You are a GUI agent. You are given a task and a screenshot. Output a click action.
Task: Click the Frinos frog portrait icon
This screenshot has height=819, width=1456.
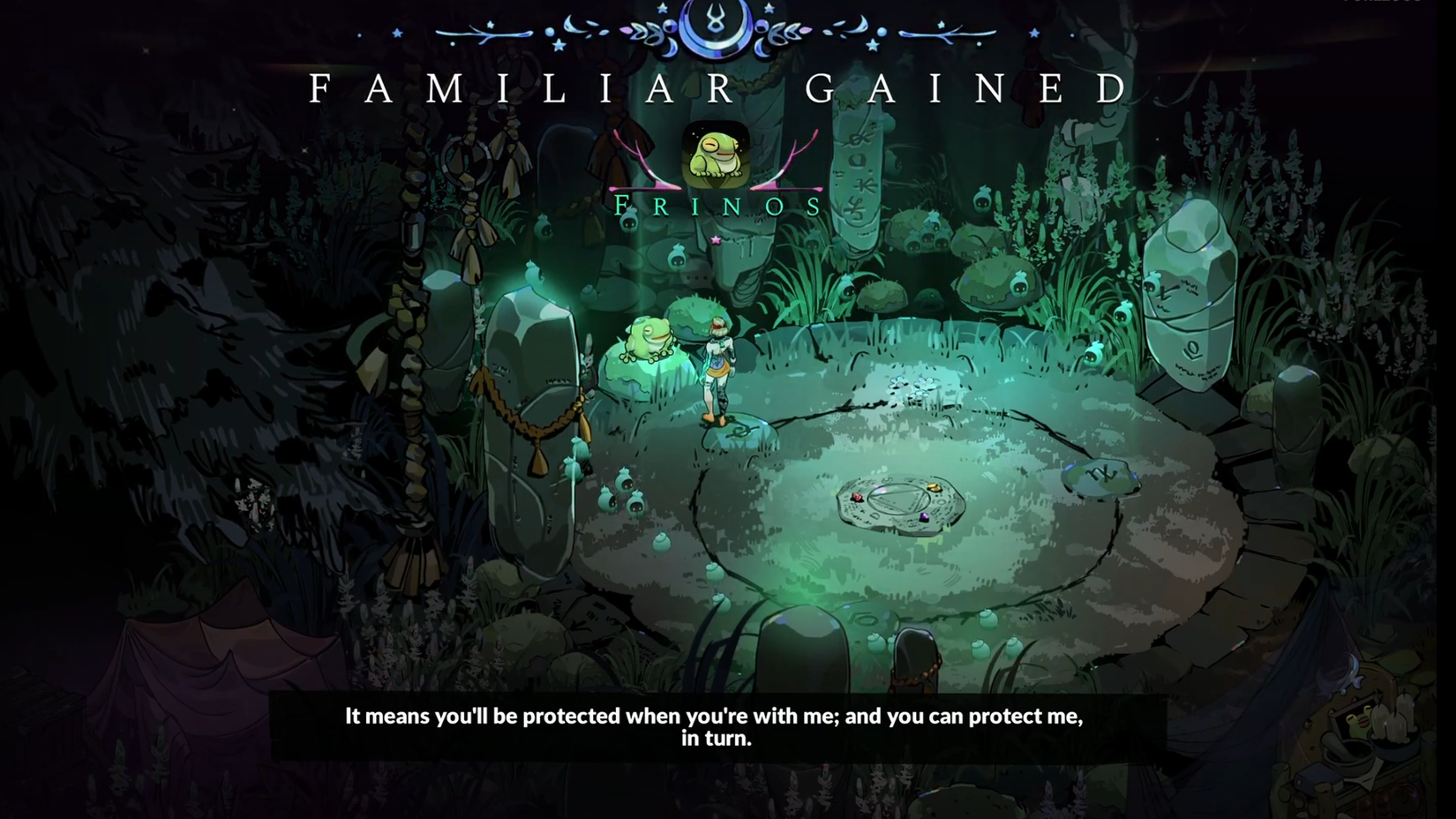713,161
